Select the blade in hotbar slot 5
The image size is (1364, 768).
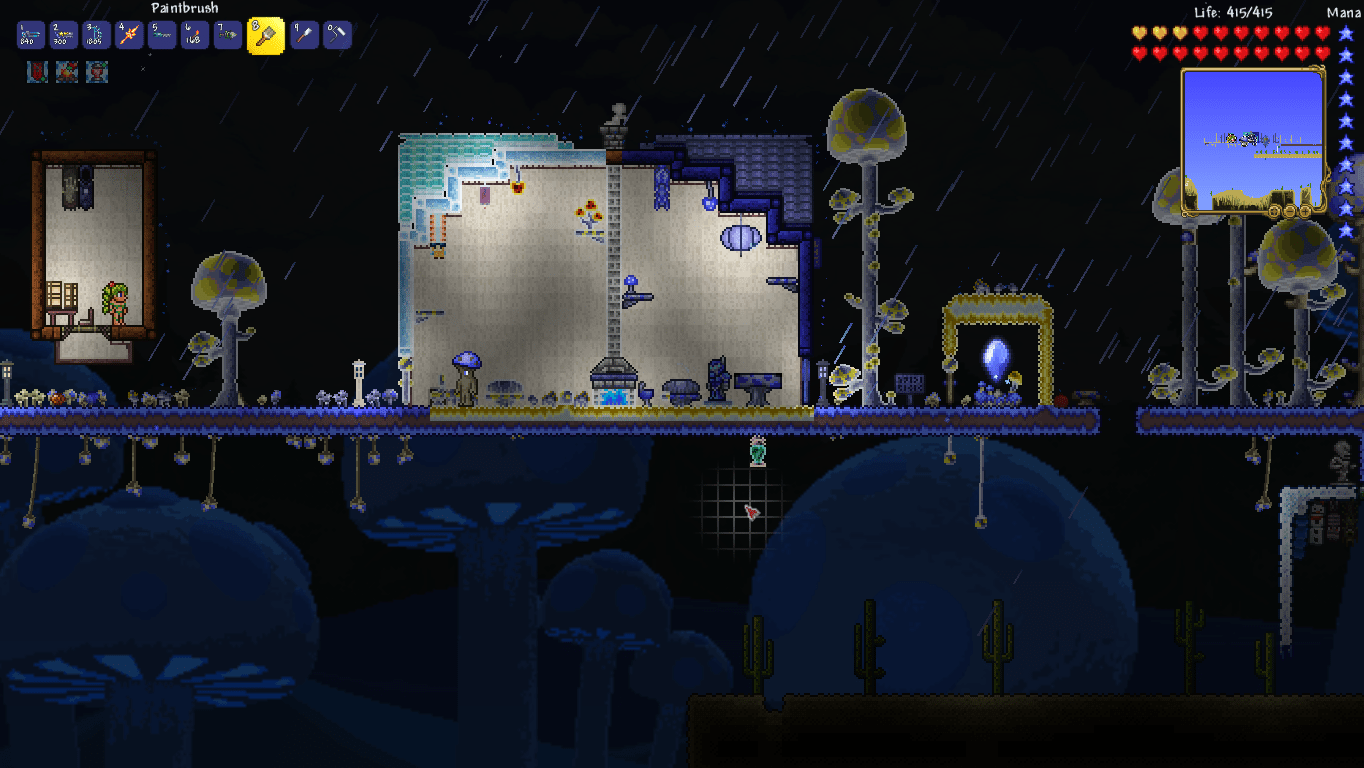point(161,34)
